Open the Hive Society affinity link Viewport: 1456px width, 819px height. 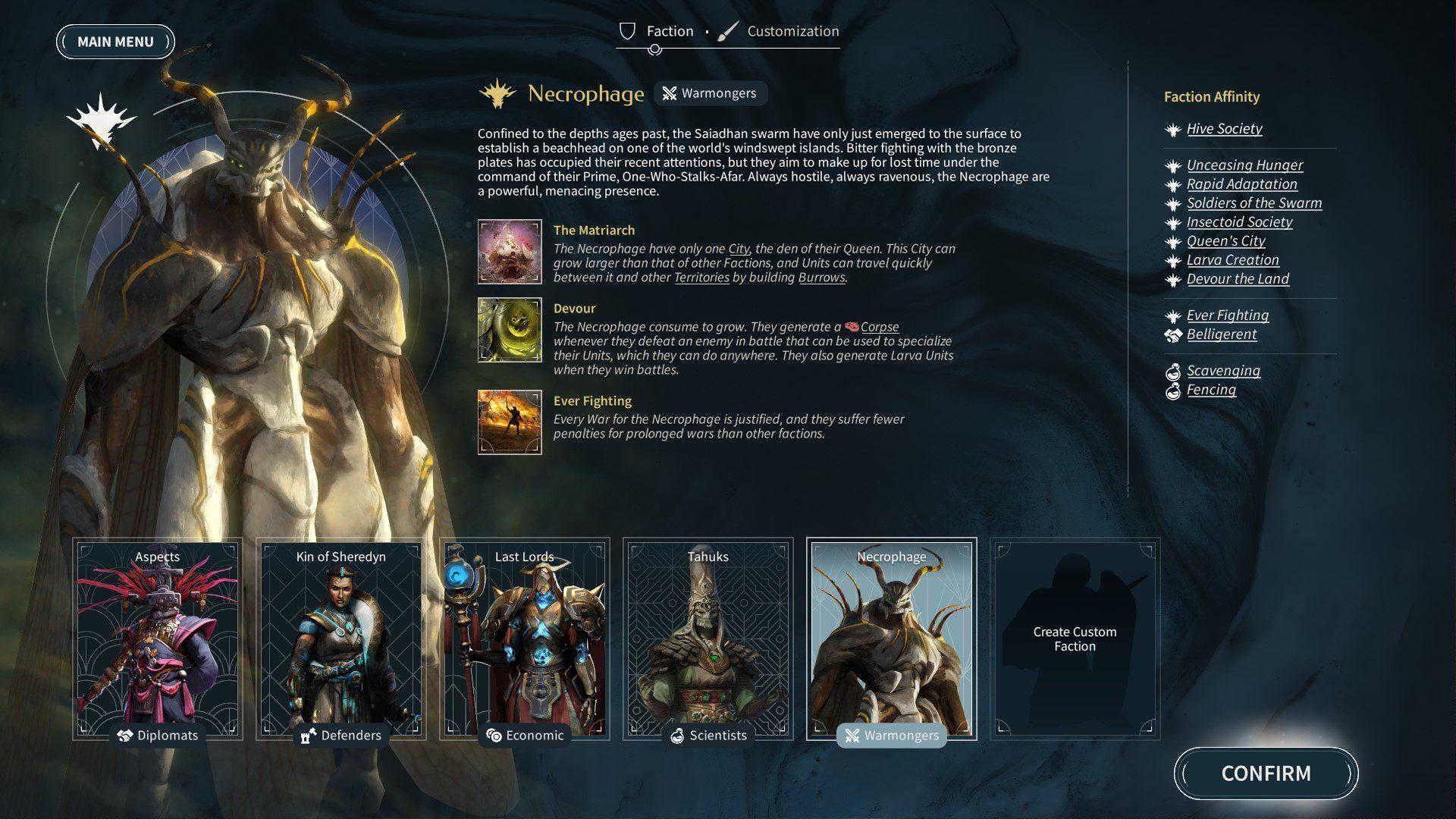pos(1224,129)
